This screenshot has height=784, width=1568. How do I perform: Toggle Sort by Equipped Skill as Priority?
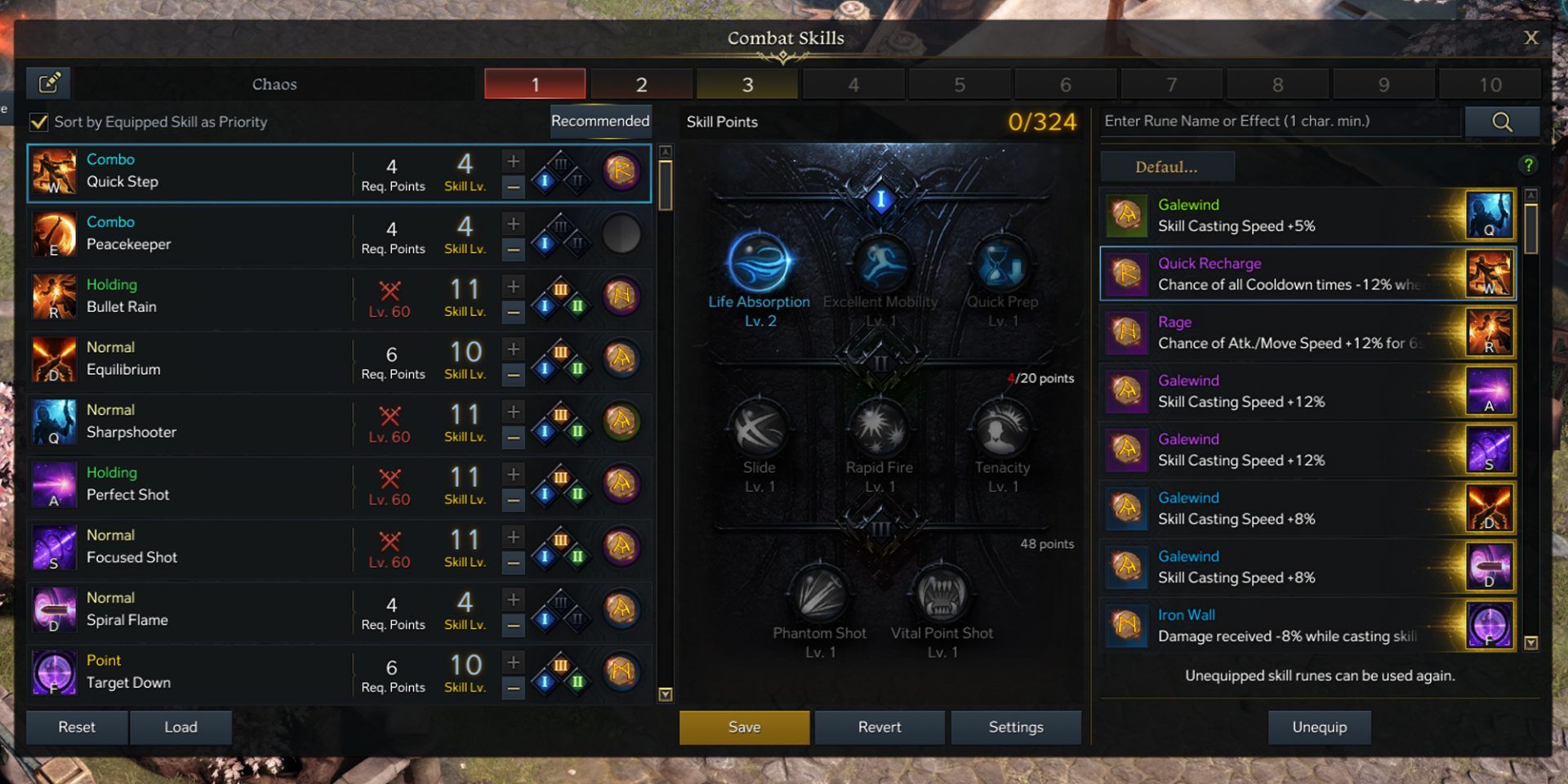39,122
